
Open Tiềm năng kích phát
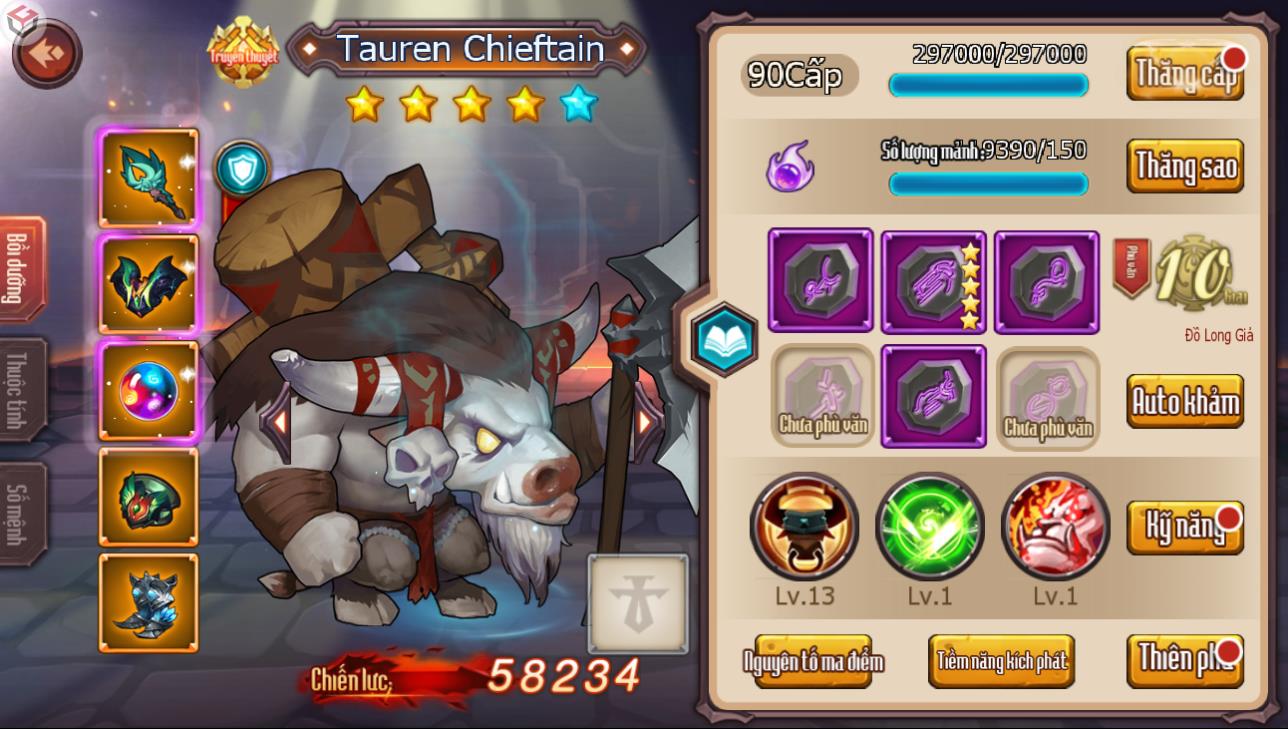(x=1002, y=661)
